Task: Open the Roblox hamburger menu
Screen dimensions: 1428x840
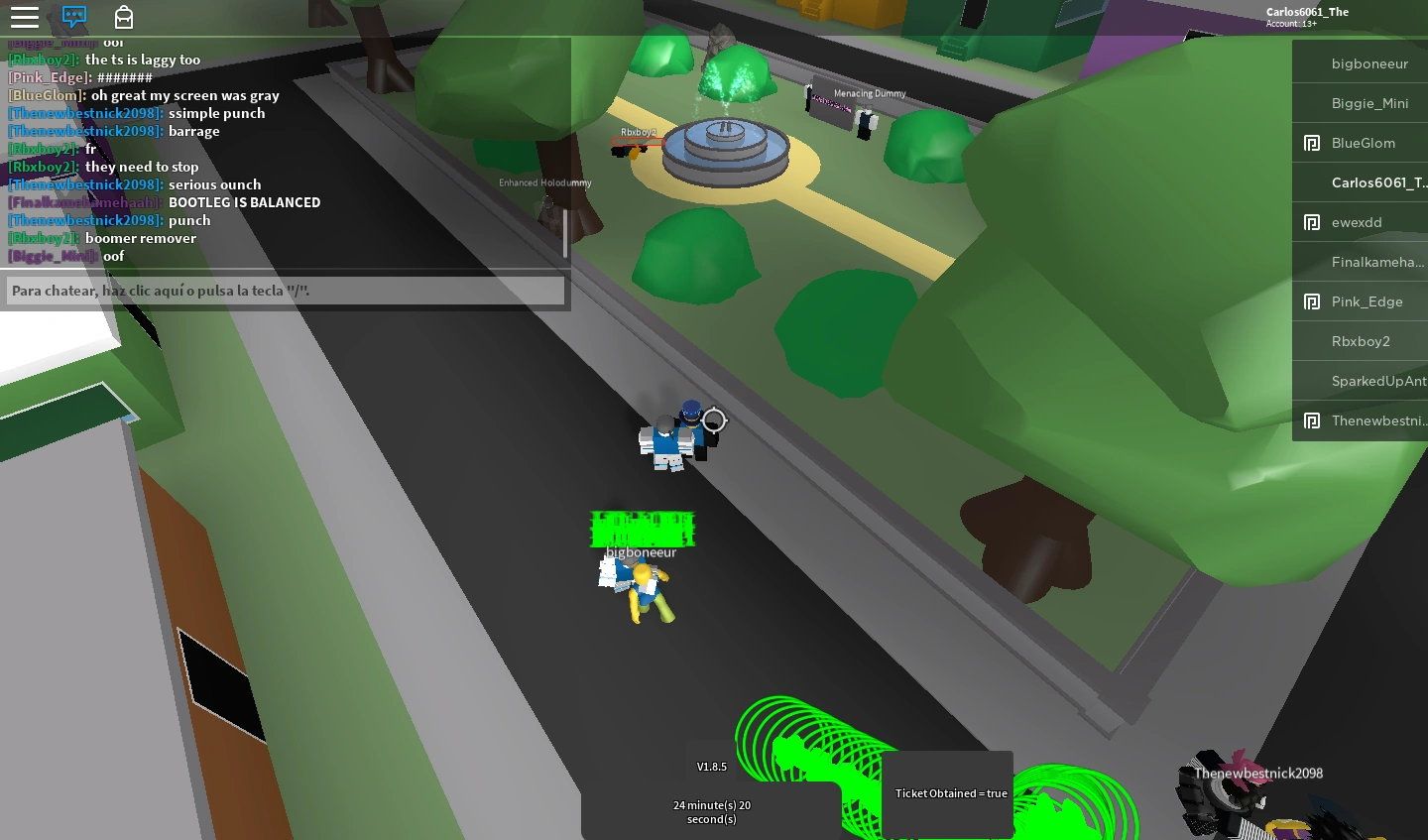Action: 25,17
